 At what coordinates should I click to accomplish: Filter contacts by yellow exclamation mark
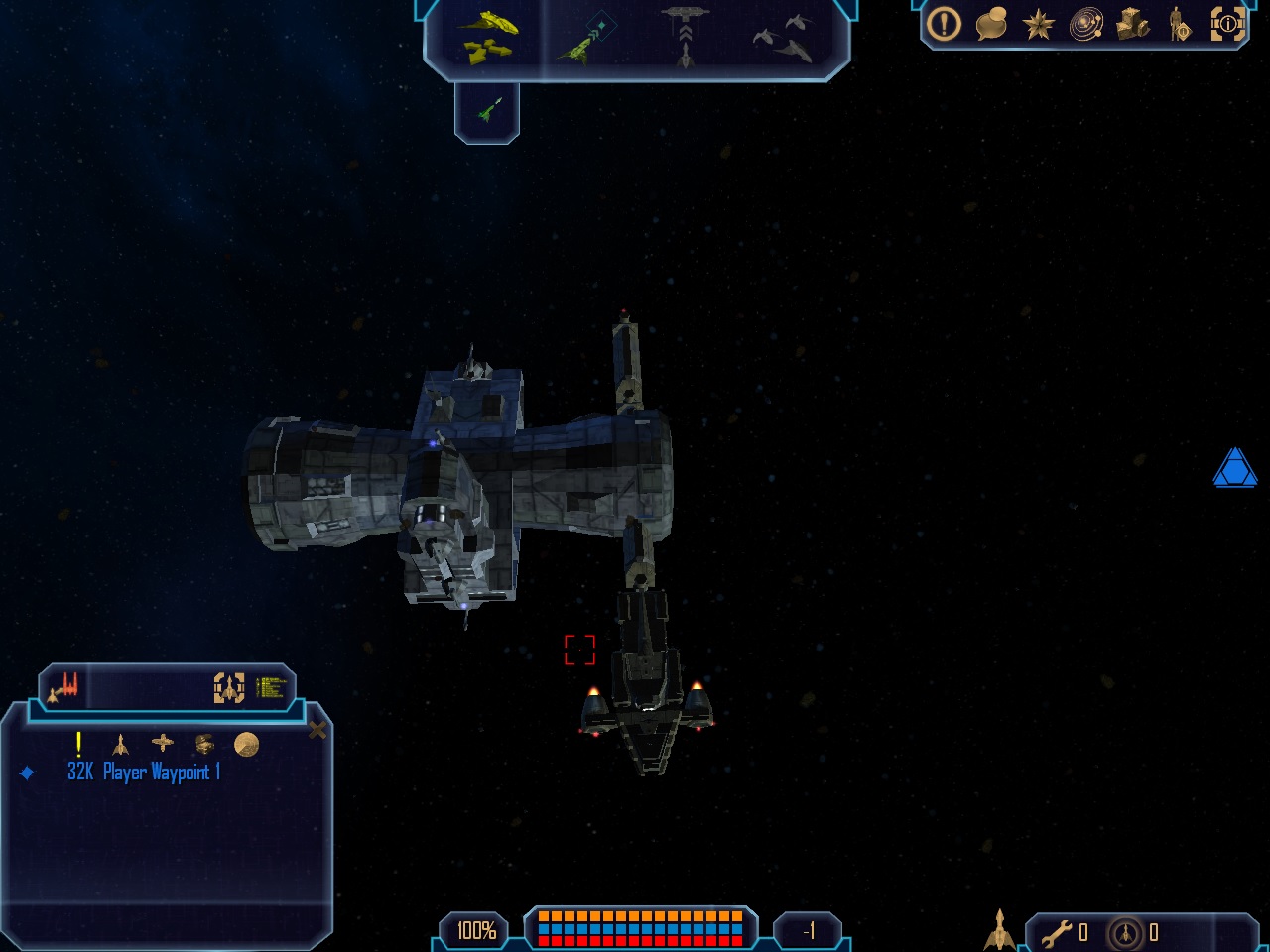pyautogui.click(x=78, y=744)
